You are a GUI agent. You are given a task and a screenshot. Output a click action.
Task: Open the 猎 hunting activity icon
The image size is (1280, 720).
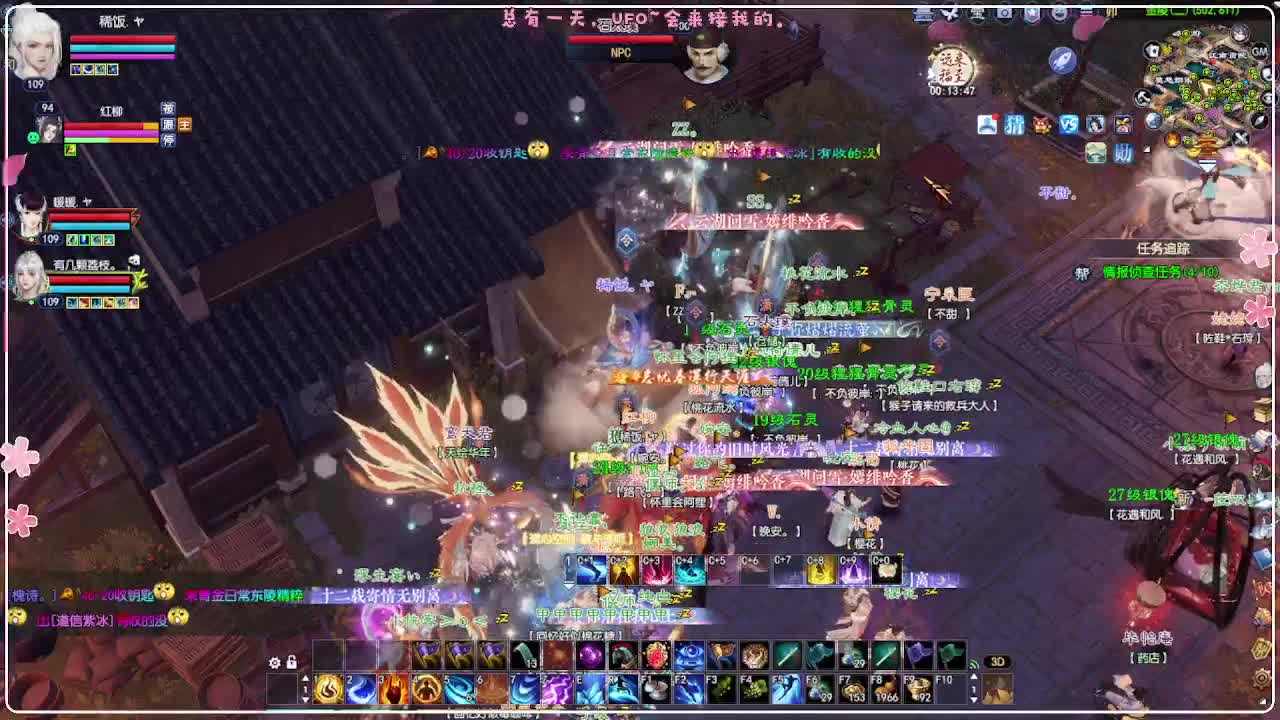tap(1014, 122)
